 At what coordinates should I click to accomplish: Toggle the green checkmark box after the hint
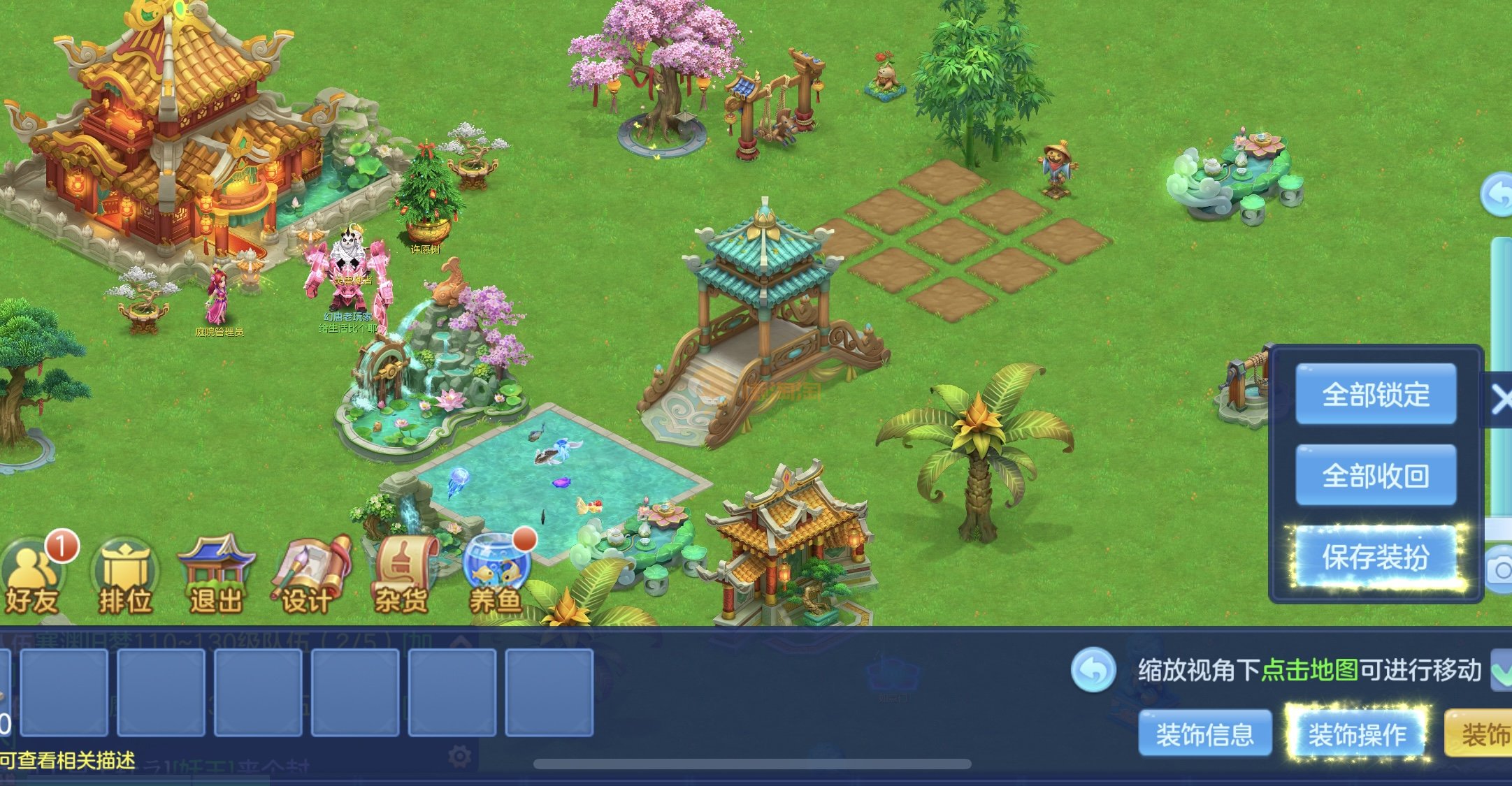coord(1502,670)
